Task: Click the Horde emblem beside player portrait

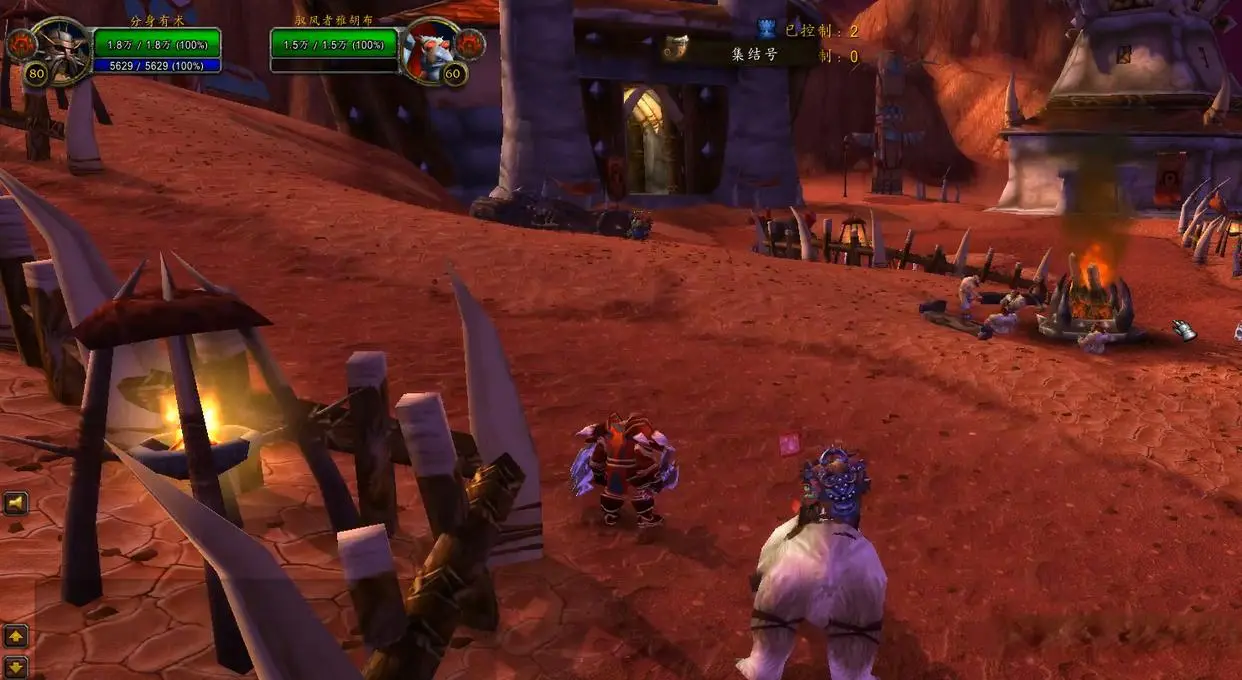Action: [20, 43]
